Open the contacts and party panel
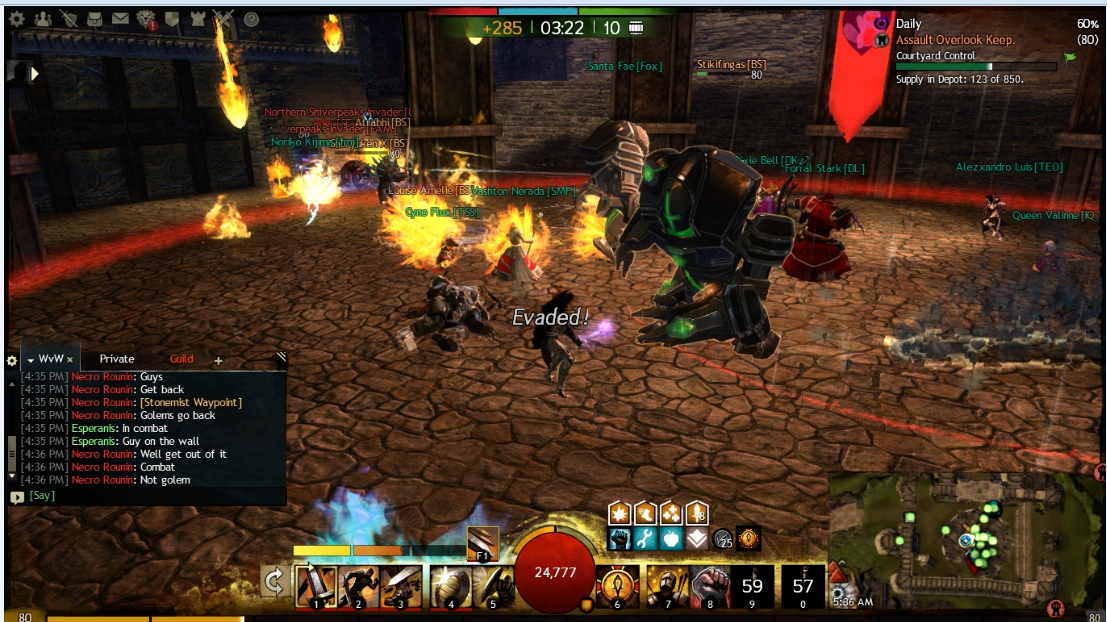The width and height of the screenshot is (1107, 622). tap(42, 18)
